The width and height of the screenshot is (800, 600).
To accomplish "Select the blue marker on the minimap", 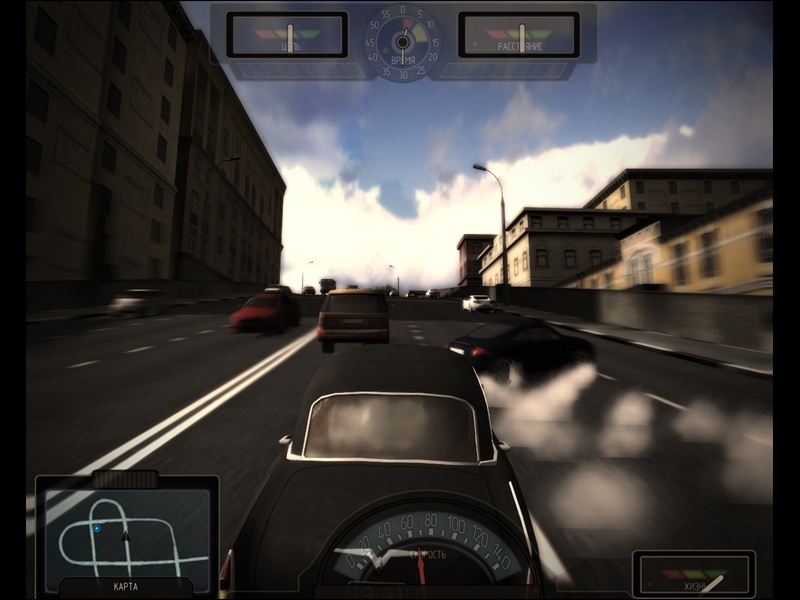I will coord(96,528).
